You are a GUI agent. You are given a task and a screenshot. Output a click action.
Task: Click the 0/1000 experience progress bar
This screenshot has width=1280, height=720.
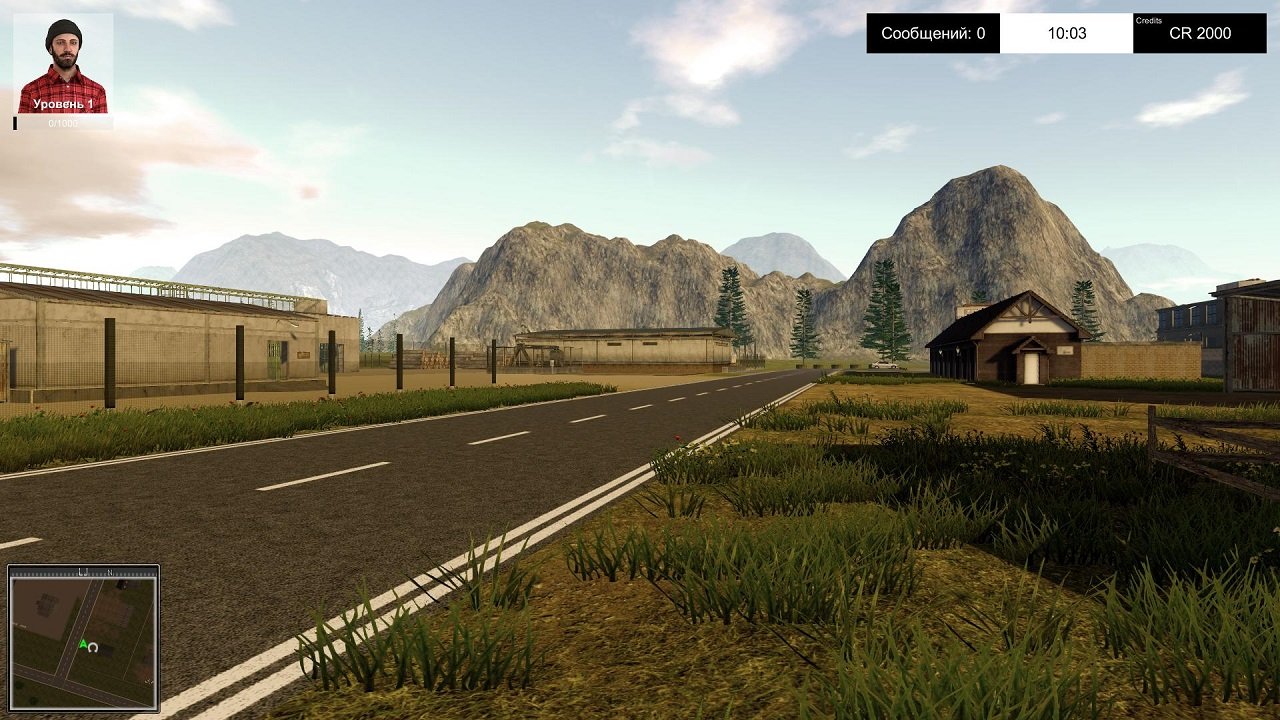tap(63, 122)
